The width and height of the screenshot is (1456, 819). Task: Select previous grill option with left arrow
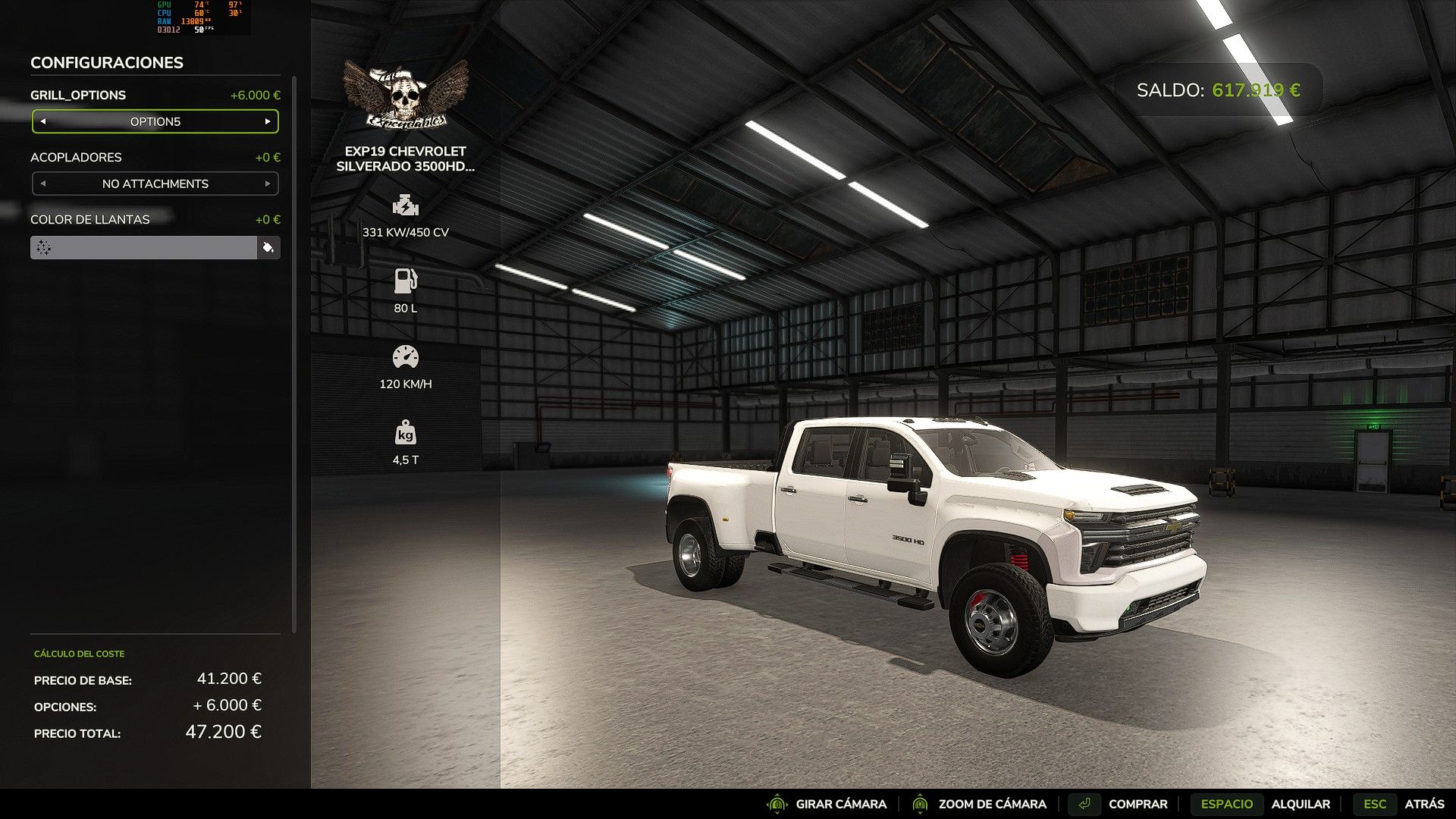click(43, 121)
